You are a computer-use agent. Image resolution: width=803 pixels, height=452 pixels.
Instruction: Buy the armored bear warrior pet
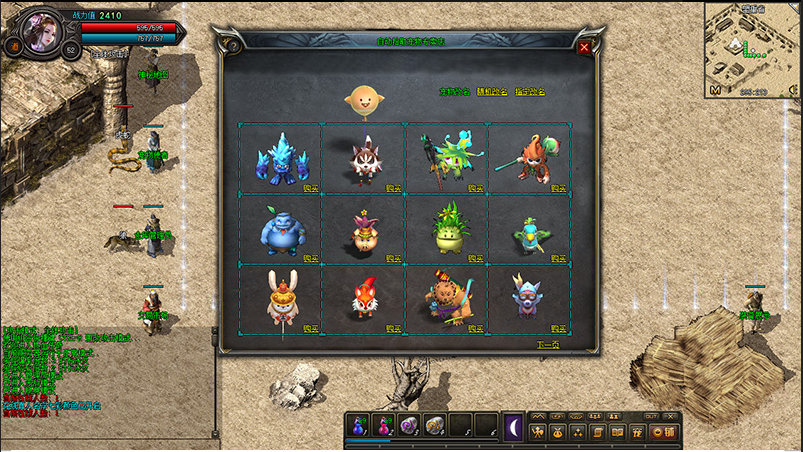pos(476,328)
